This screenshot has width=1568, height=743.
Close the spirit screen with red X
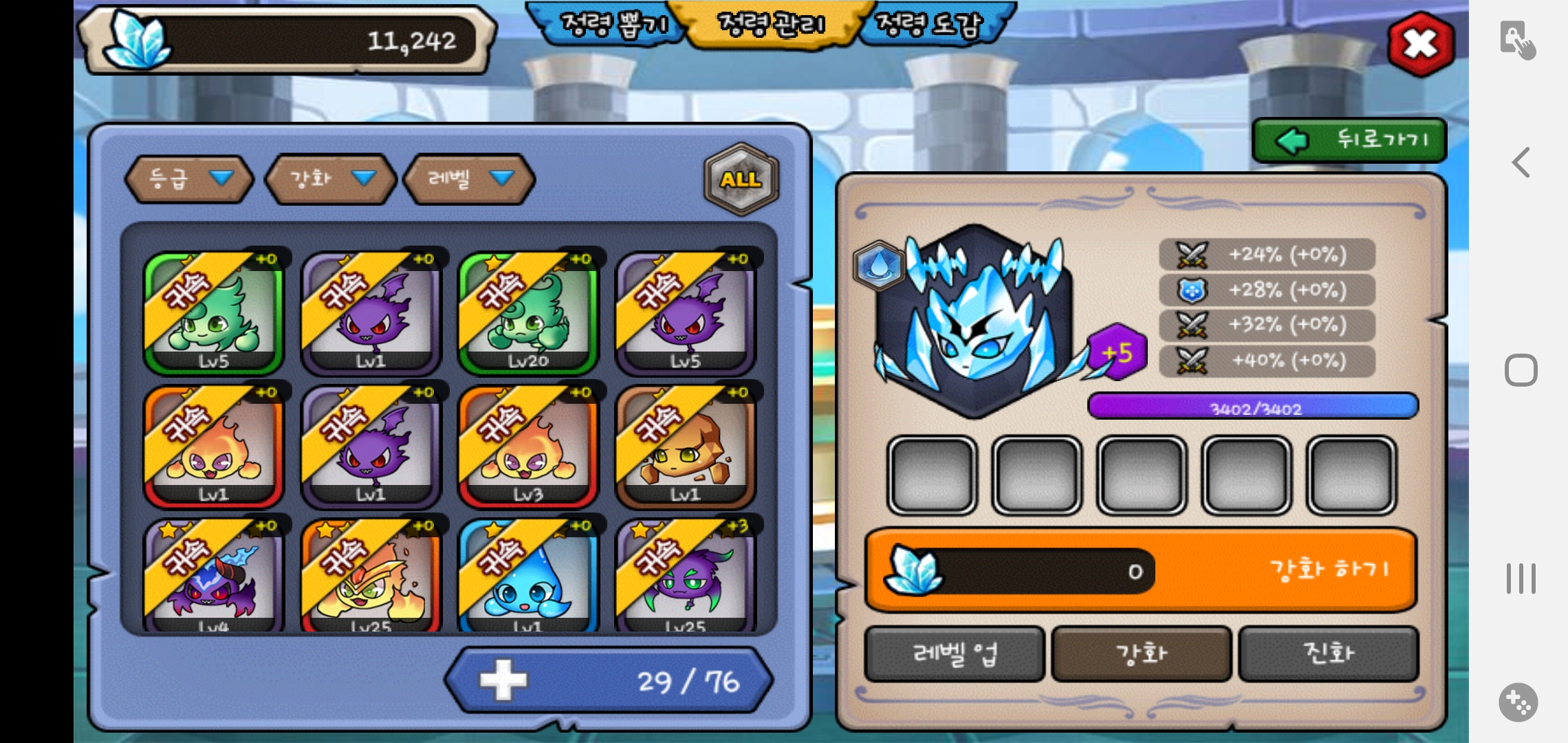(1420, 44)
